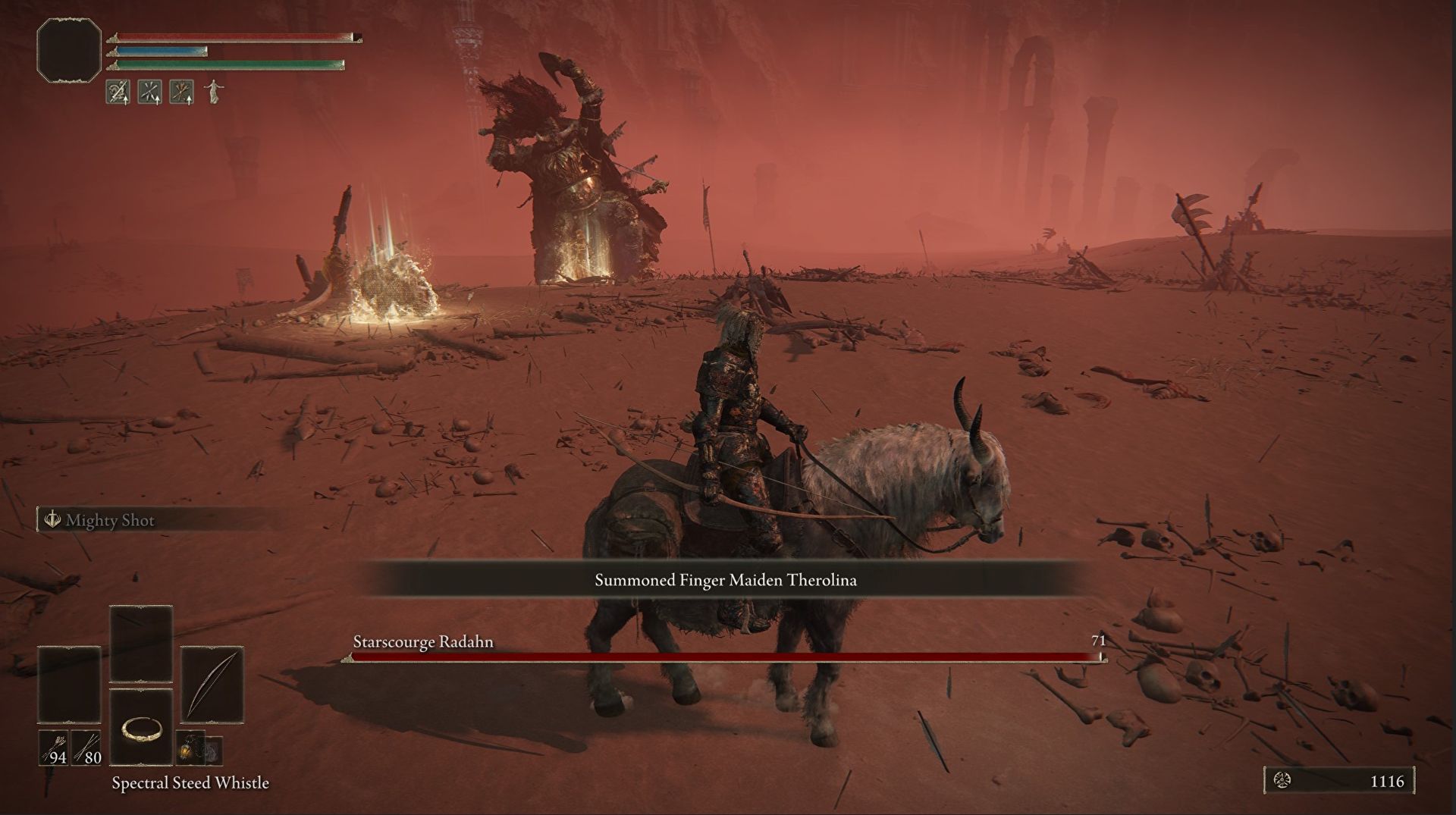Click the octagonal emblem frame beside the bars

coord(69,50)
